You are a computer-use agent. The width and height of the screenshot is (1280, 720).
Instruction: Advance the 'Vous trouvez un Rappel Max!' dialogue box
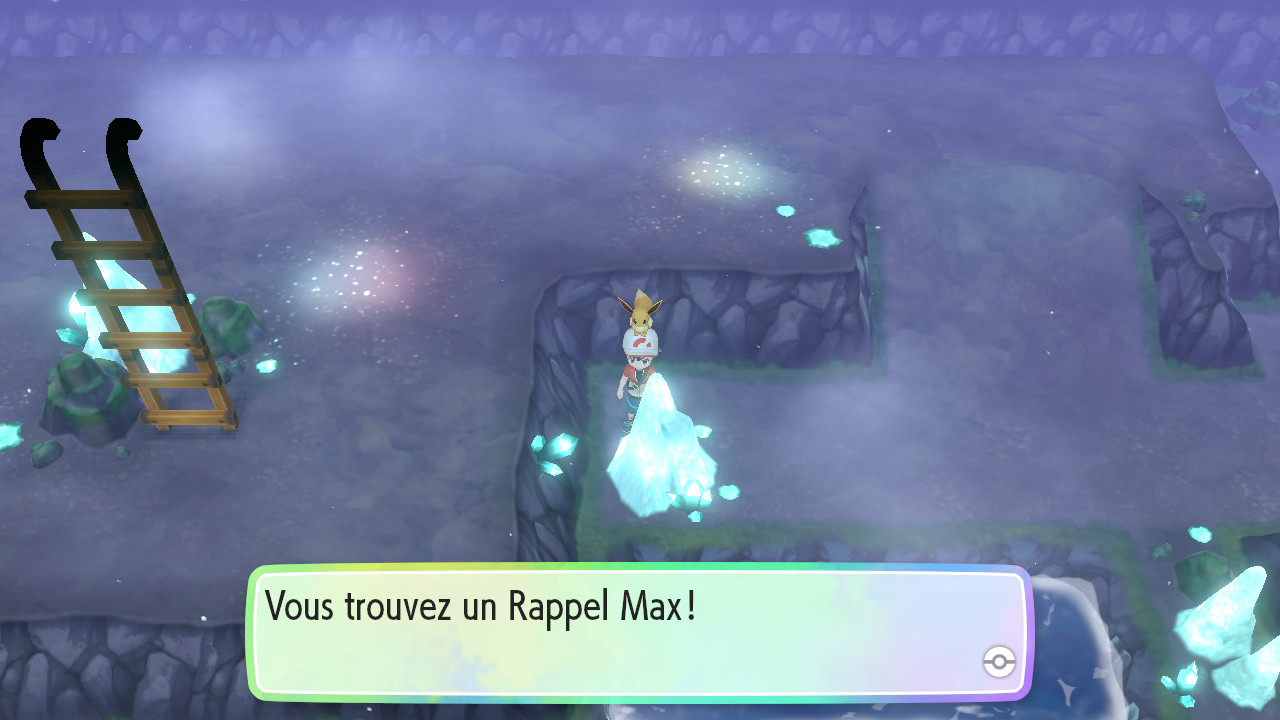click(x=638, y=632)
